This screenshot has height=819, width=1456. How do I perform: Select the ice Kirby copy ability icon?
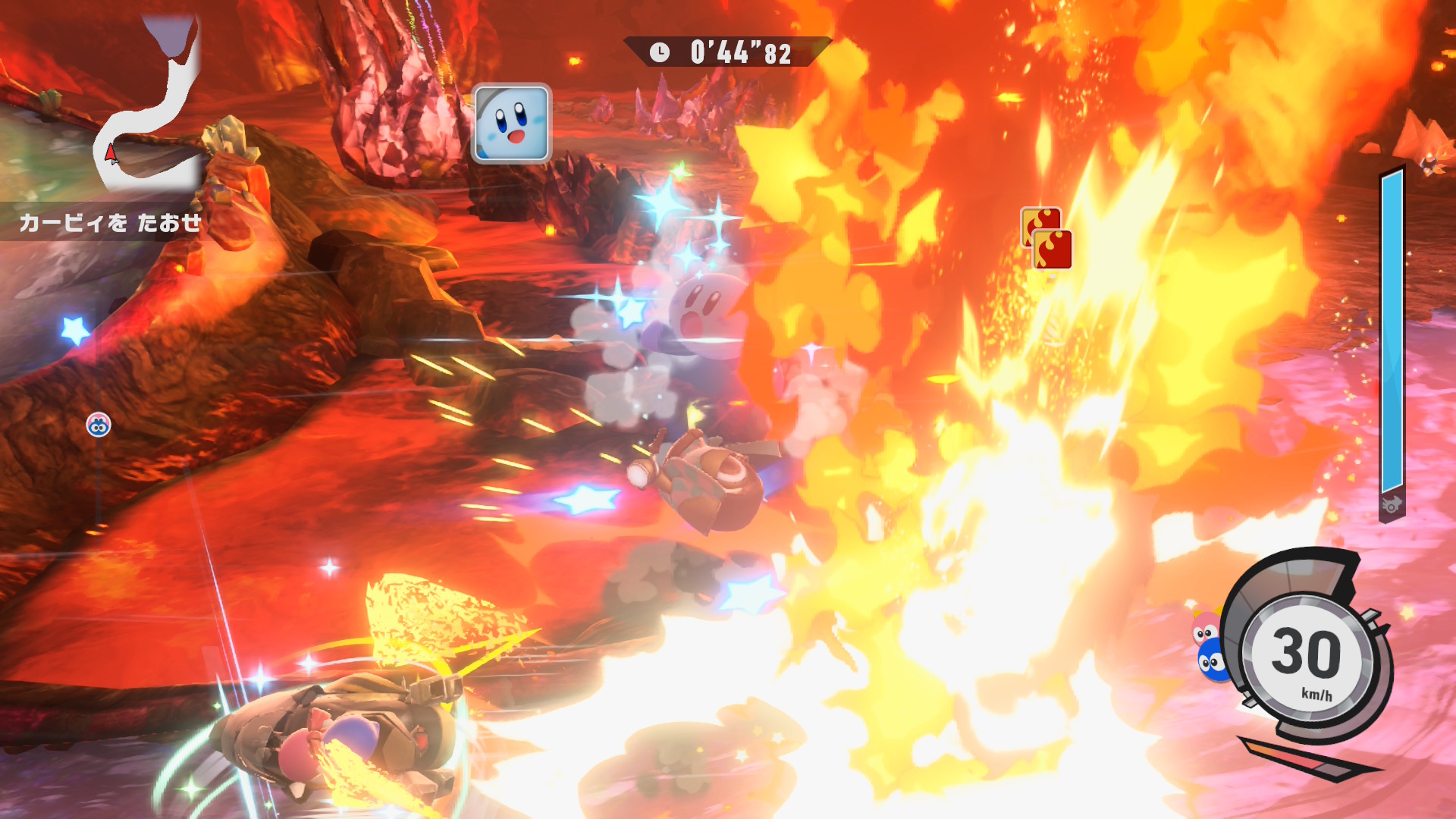pos(511,124)
